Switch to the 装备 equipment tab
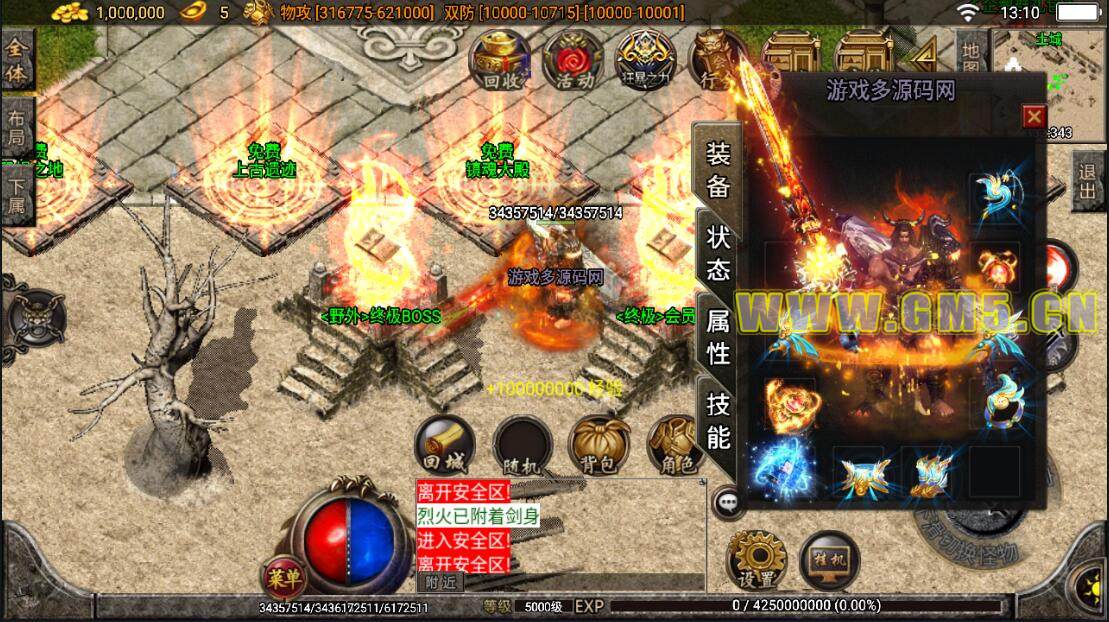The width and height of the screenshot is (1109, 622). 718,170
